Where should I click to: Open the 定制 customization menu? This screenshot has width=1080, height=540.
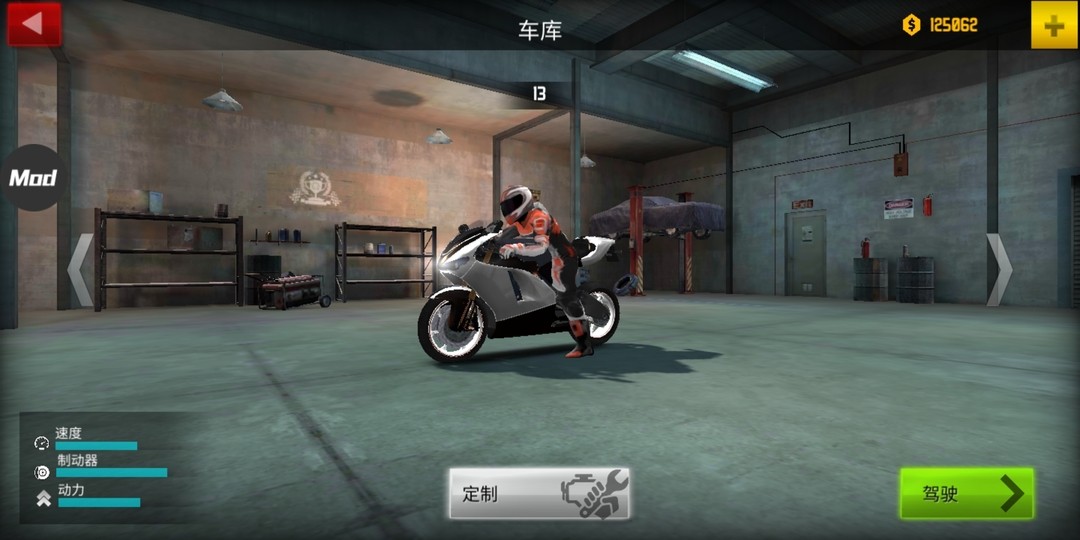tap(539, 493)
